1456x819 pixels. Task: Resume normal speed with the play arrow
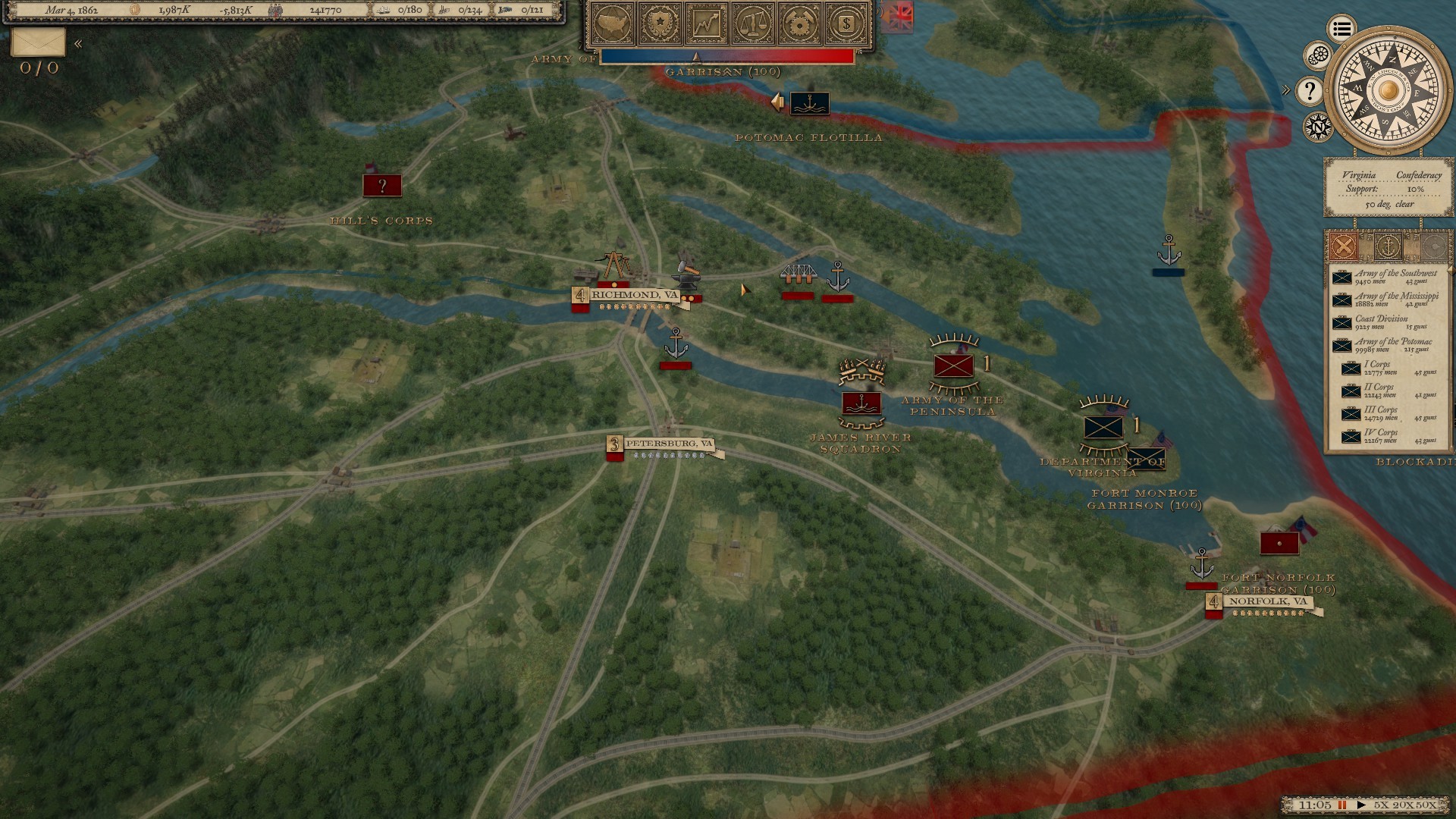point(1361,805)
